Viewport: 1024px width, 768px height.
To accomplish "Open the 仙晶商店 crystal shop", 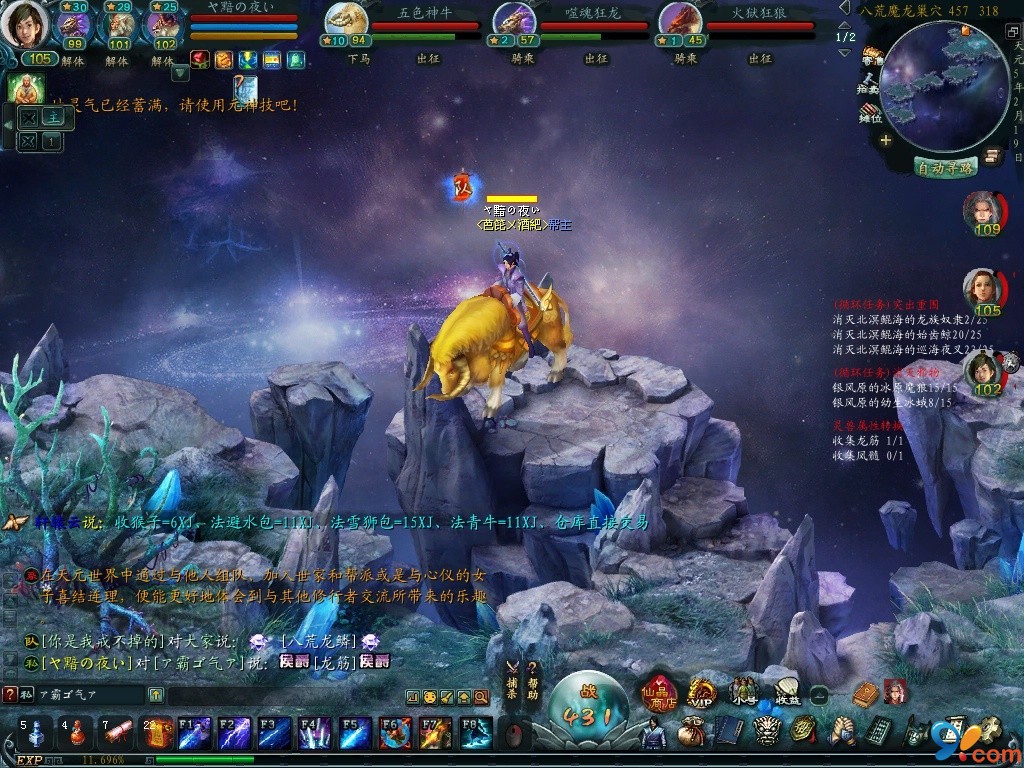I will pos(660,691).
